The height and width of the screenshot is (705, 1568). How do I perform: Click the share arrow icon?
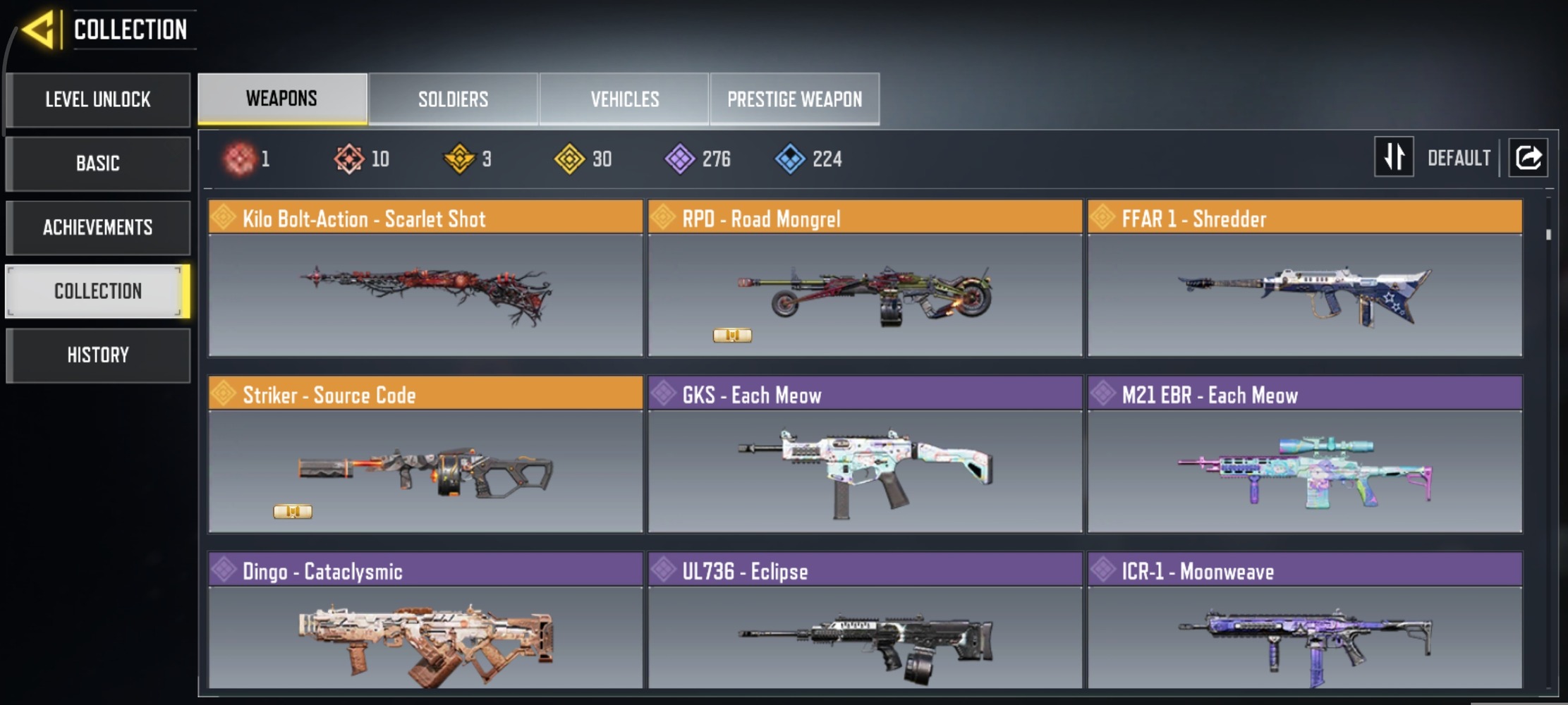(x=1528, y=157)
